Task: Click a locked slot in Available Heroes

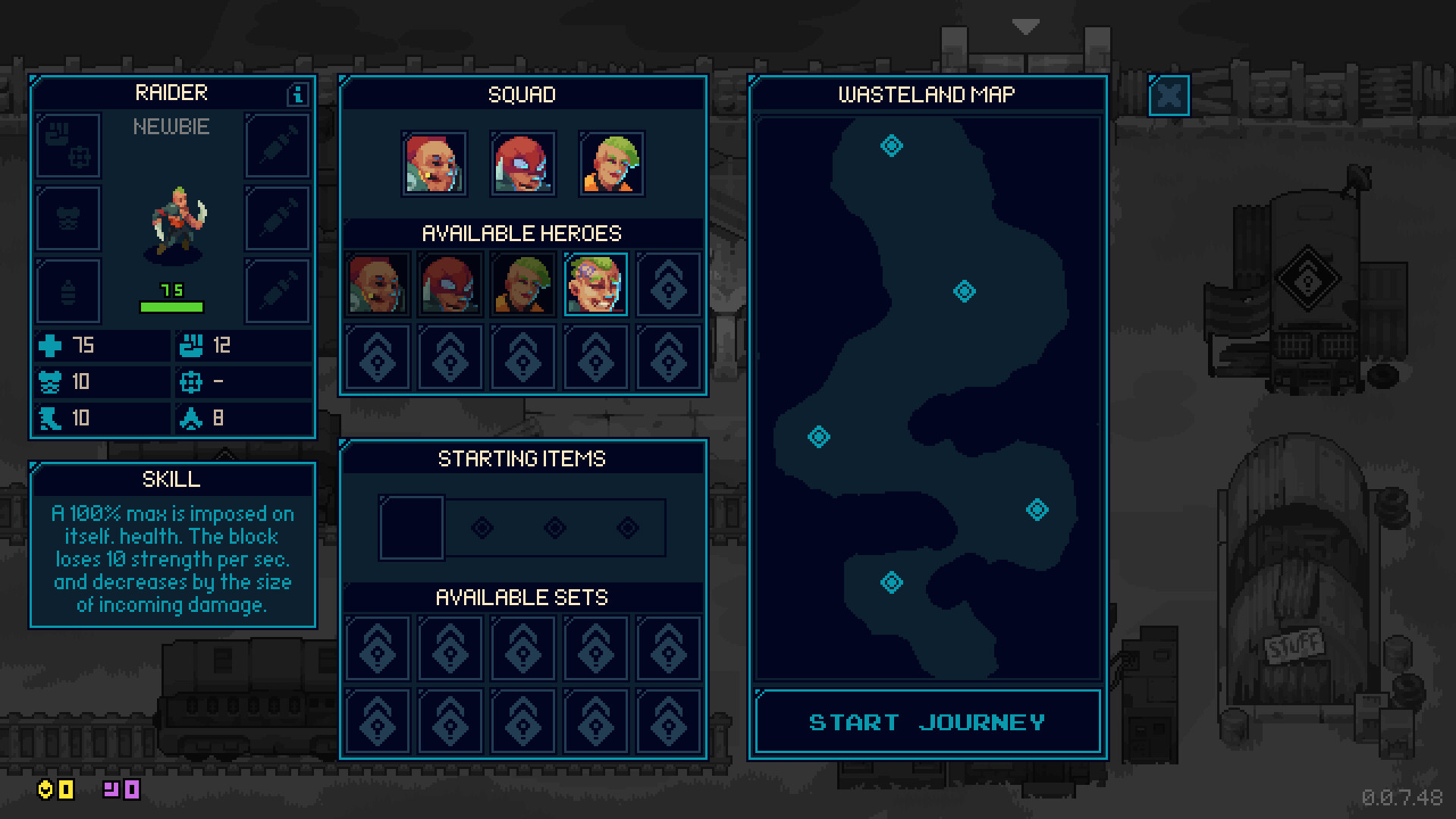Action: pos(668,284)
